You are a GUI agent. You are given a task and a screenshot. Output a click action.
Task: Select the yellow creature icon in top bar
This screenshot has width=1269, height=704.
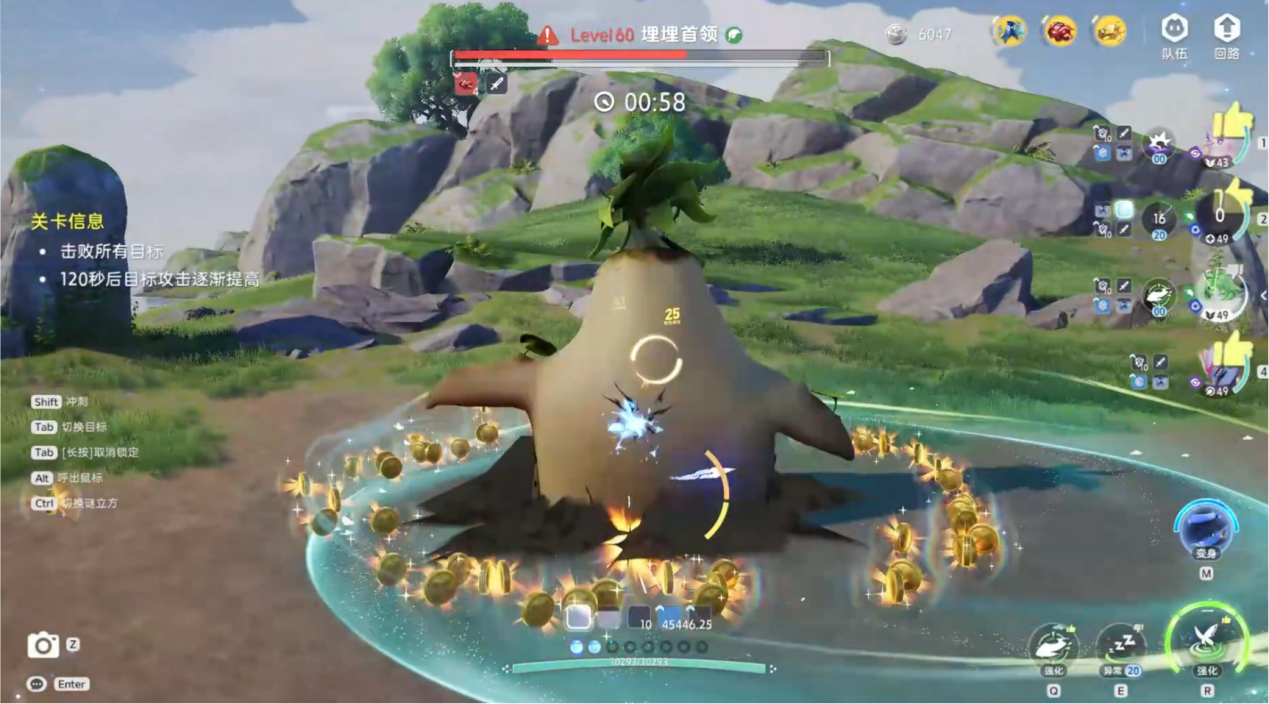(1109, 32)
